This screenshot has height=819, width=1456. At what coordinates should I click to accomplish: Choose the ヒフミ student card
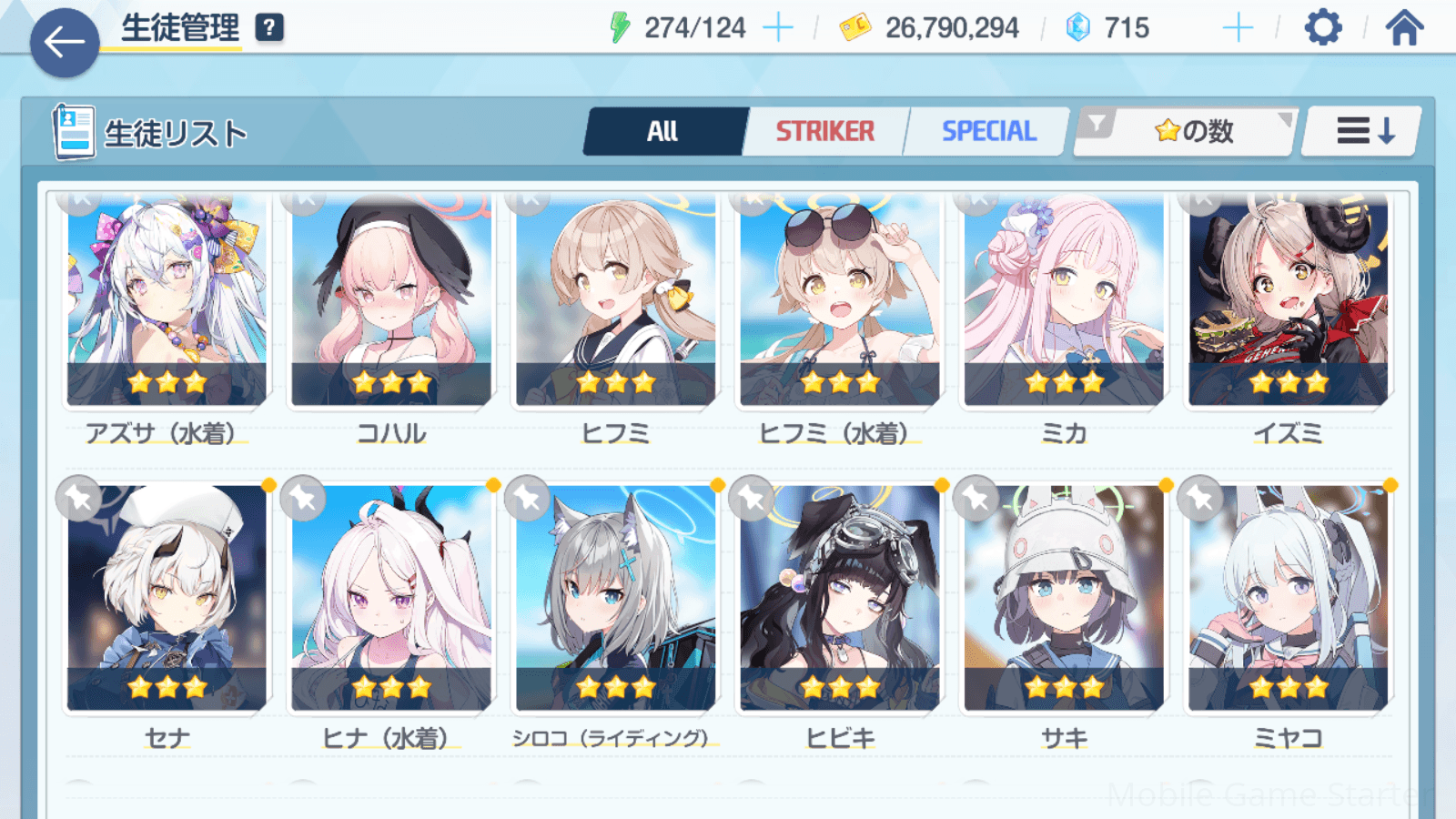(x=616, y=300)
